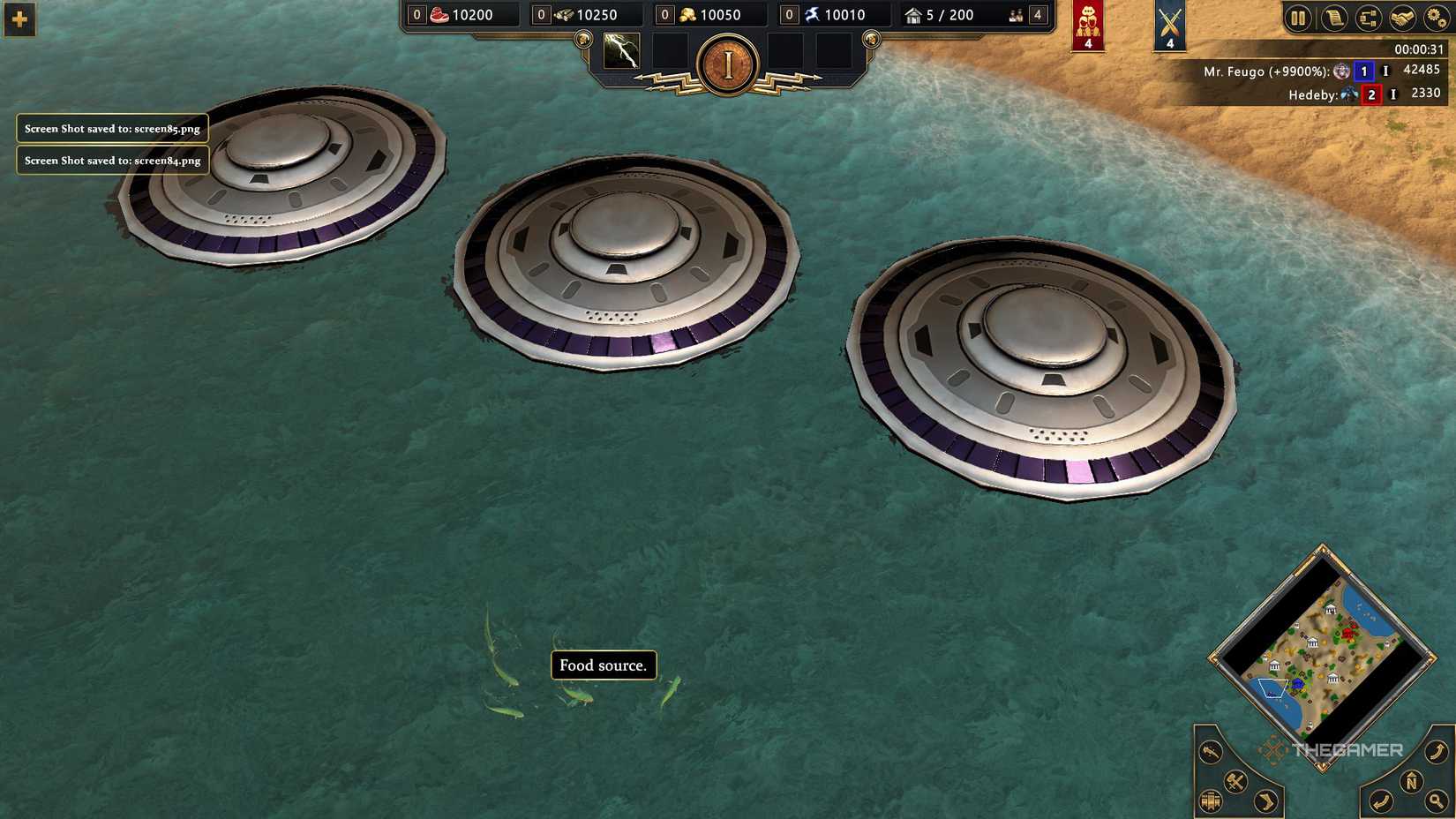Open diplomacy via the handshake icon
The image size is (1456, 819).
[x=1402, y=18]
